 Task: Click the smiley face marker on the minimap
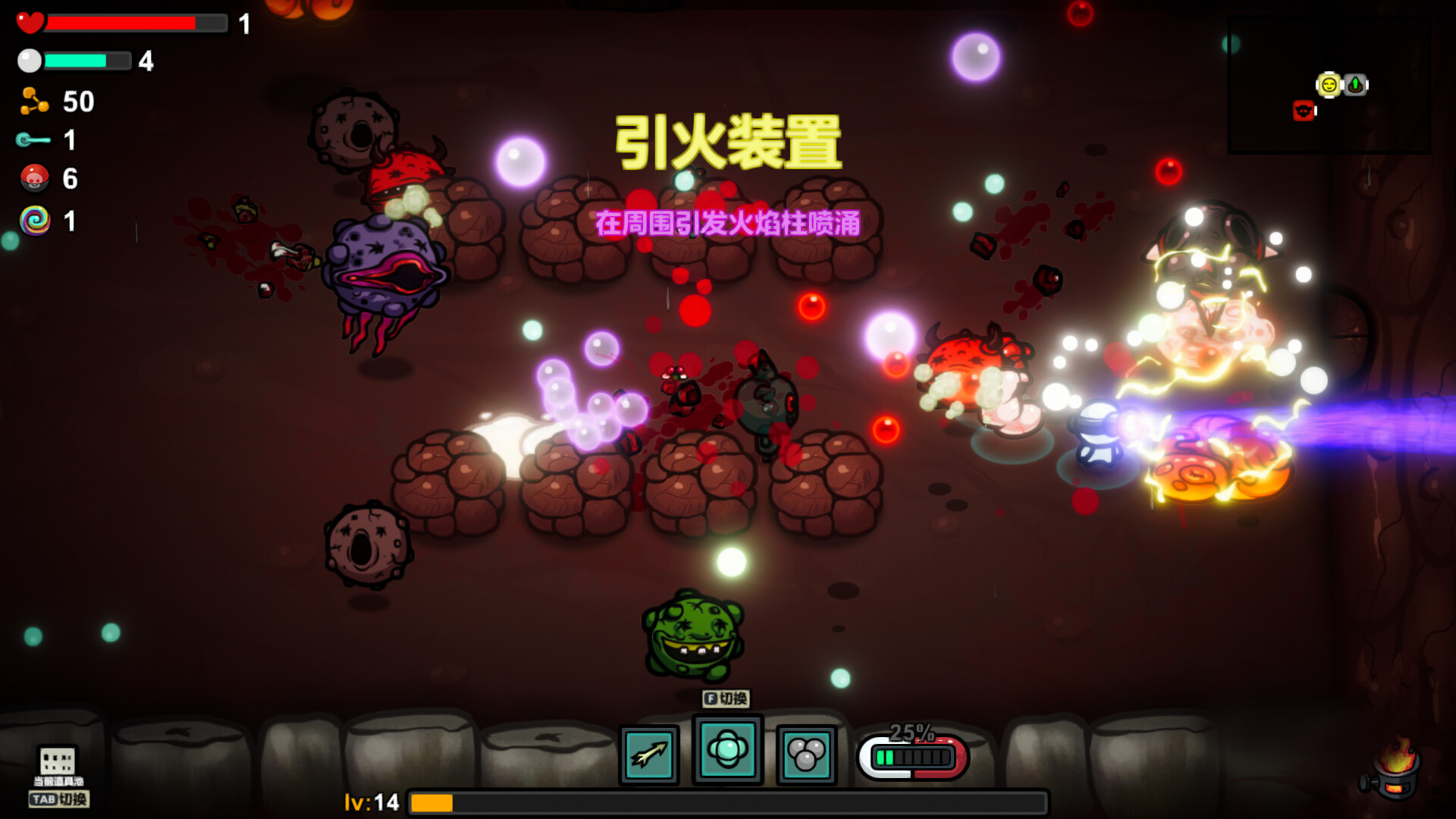click(1329, 85)
